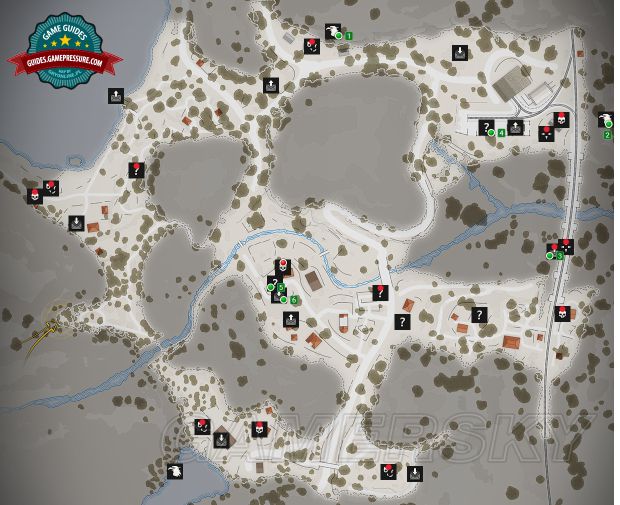Pick the green marker numbered 6
Image resolution: width=620 pixels, height=505 pixels.
(295, 300)
